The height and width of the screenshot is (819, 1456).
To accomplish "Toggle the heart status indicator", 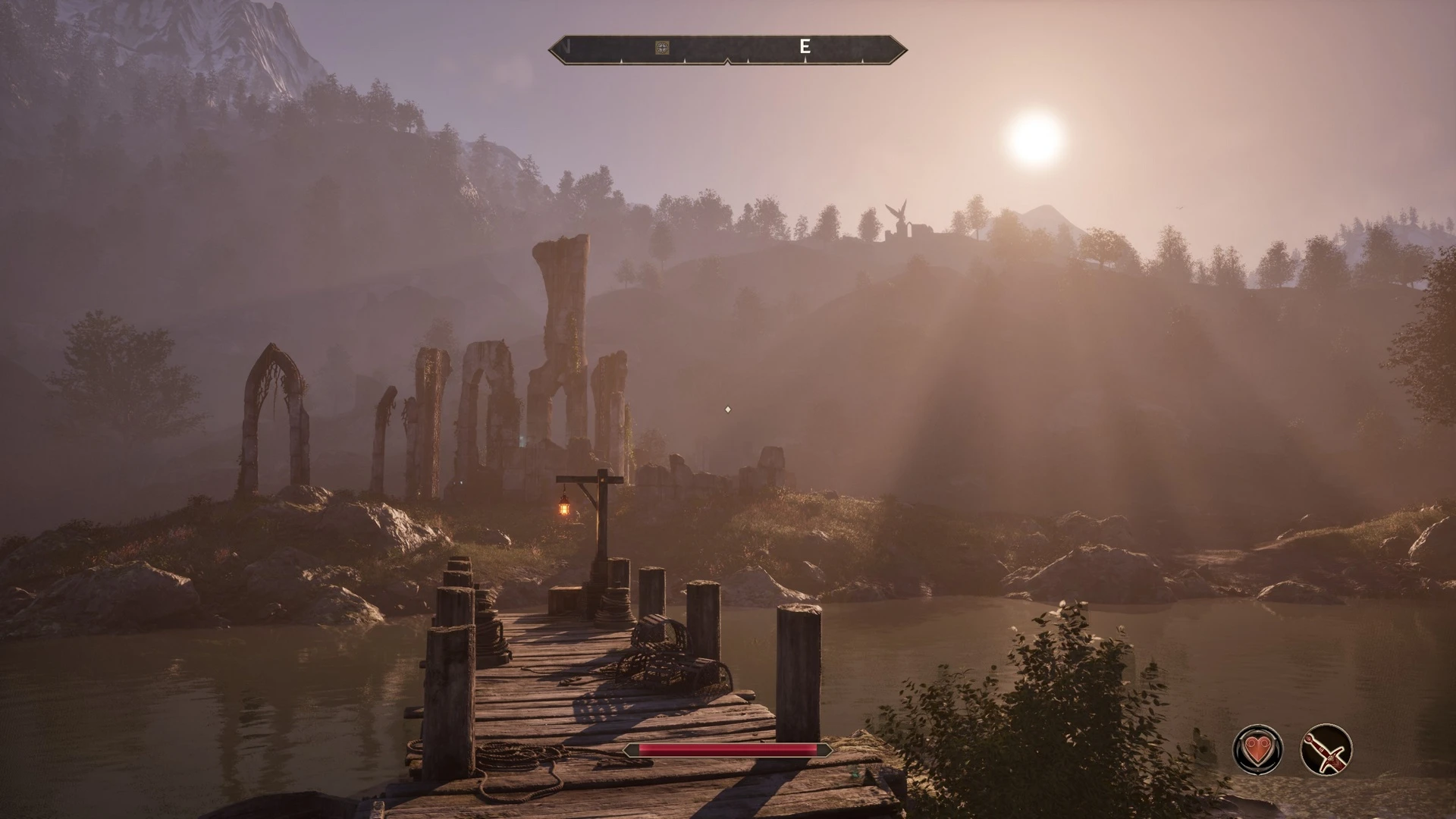I will pyautogui.click(x=1257, y=749).
